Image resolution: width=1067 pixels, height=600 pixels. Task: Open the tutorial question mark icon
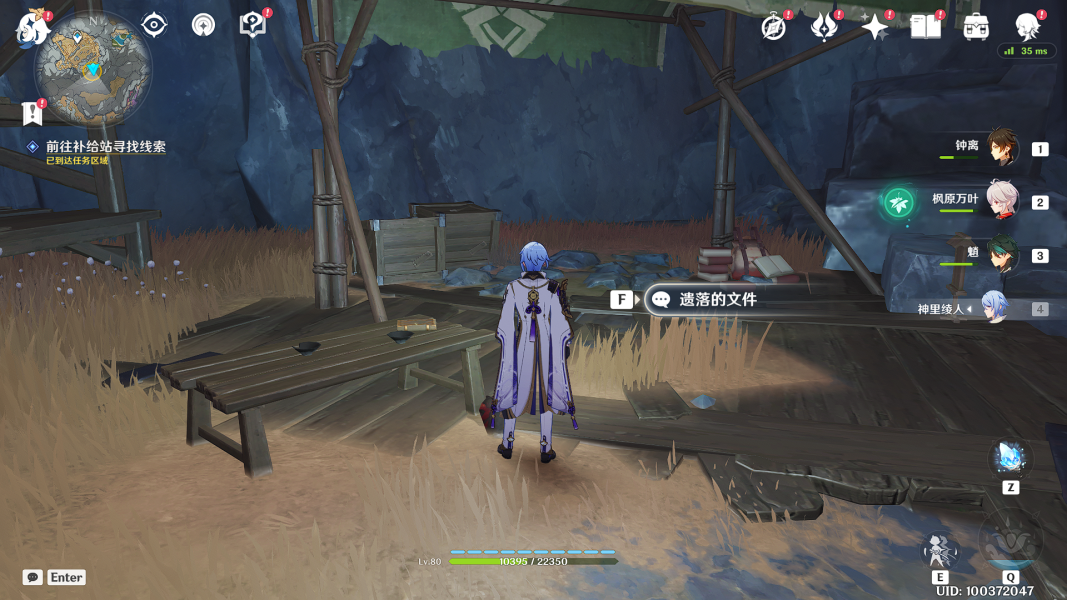(252, 25)
